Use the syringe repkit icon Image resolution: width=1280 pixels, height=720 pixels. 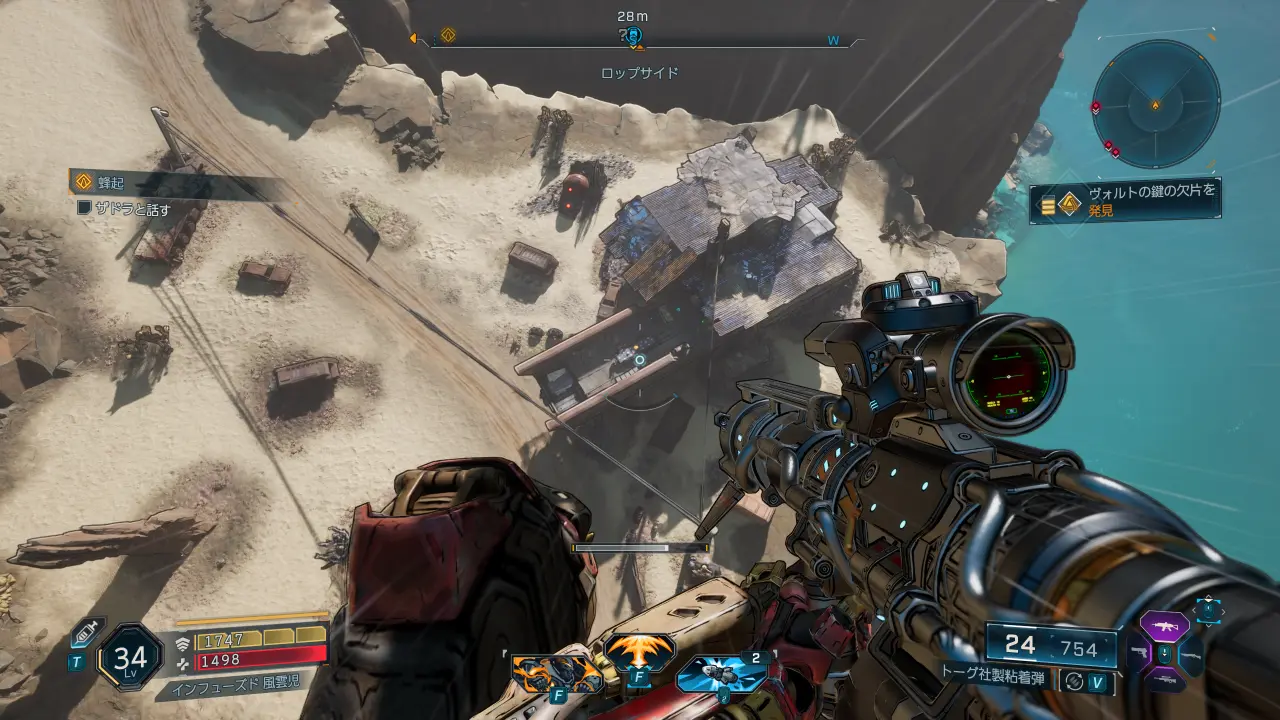click(x=84, y=633)
